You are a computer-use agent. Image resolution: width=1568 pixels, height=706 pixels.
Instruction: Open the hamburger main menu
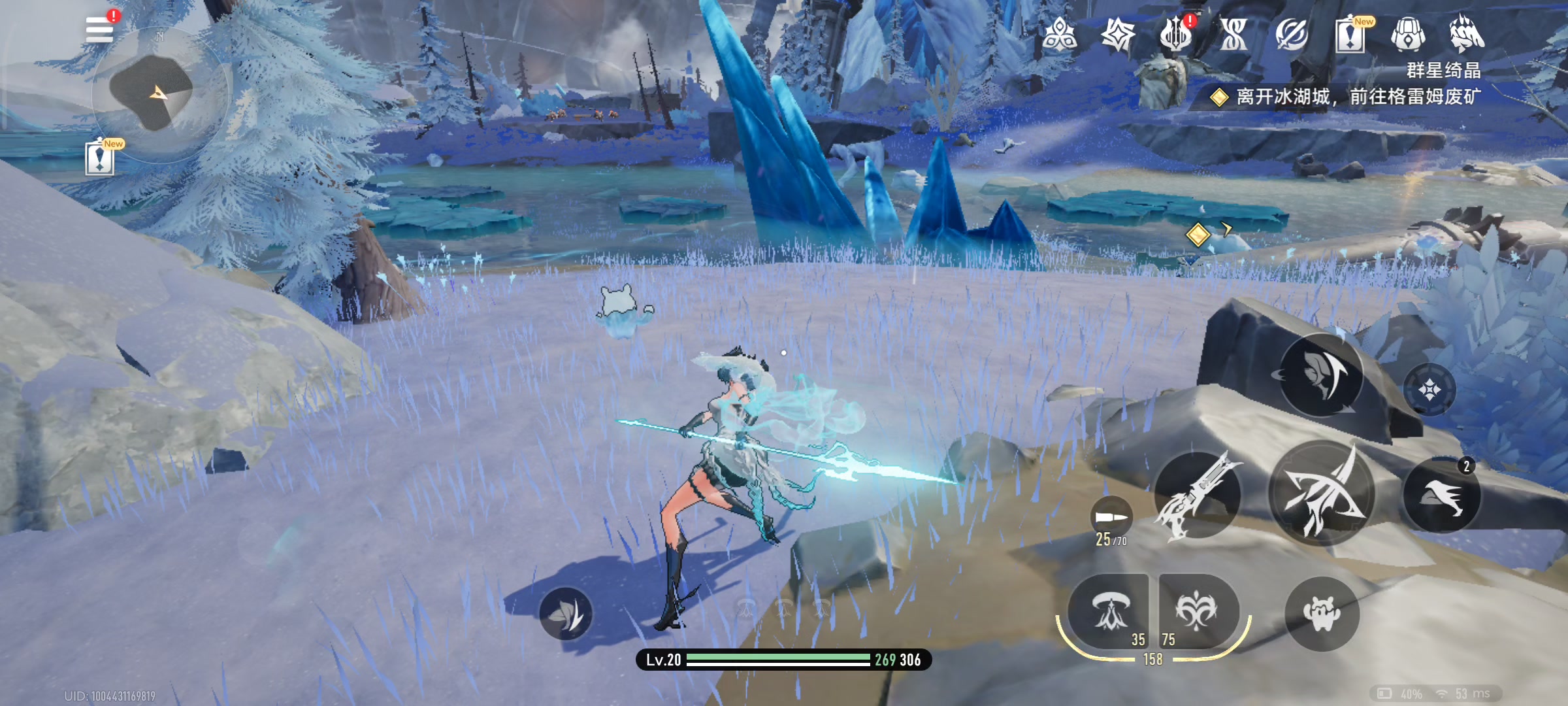99,29
